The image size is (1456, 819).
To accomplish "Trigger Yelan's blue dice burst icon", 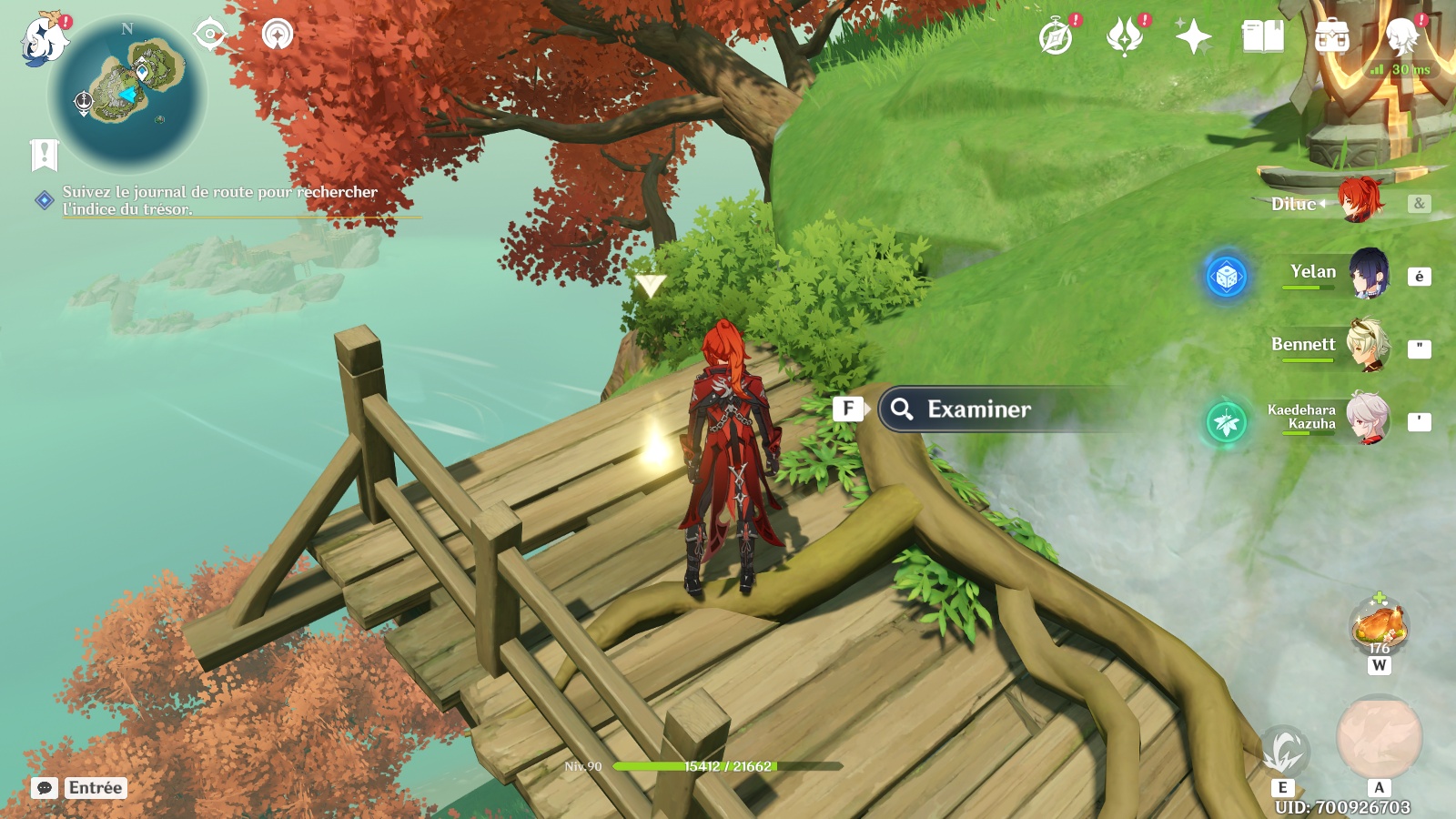I will pos(1227,277).
